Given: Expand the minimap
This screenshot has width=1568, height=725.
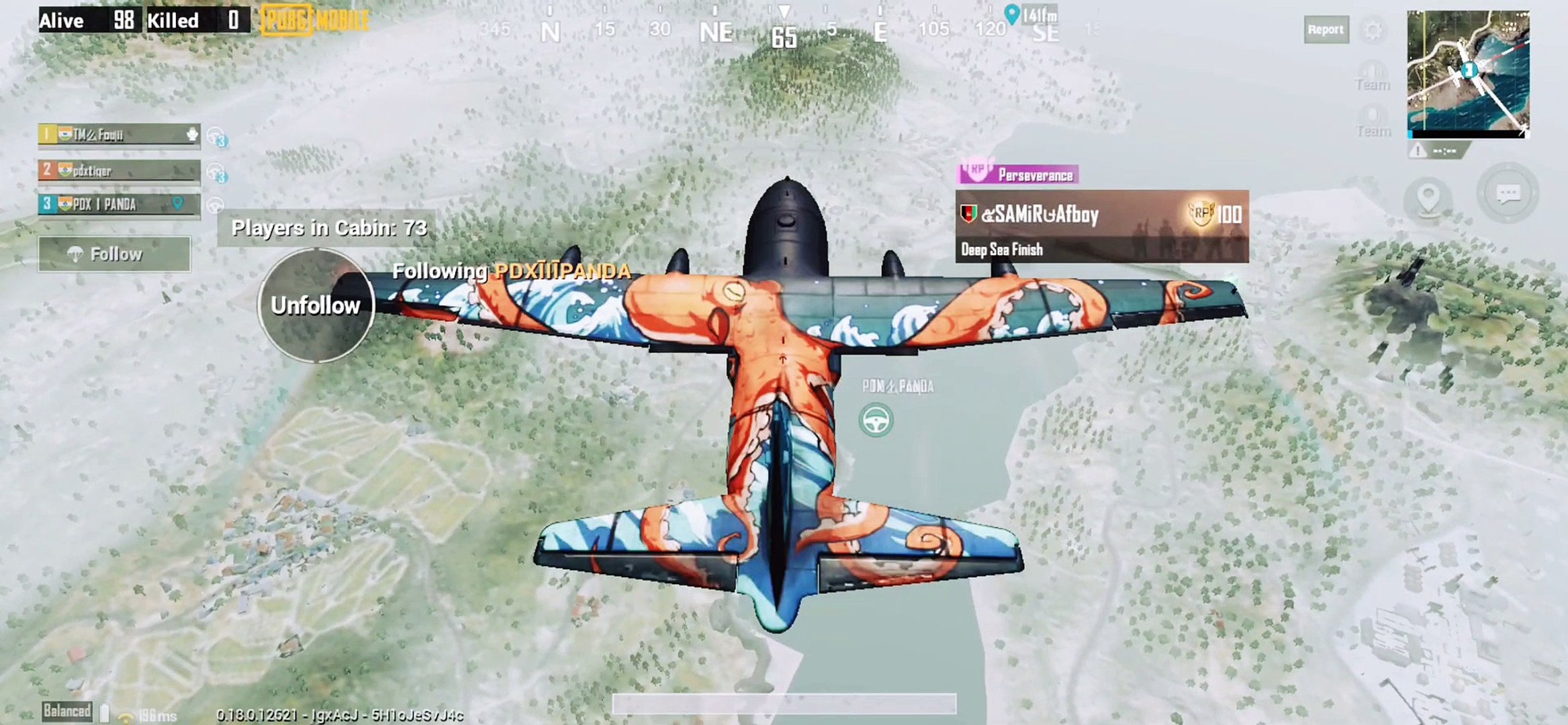Looking at the screenshot, I should (x=1468, y=72).
